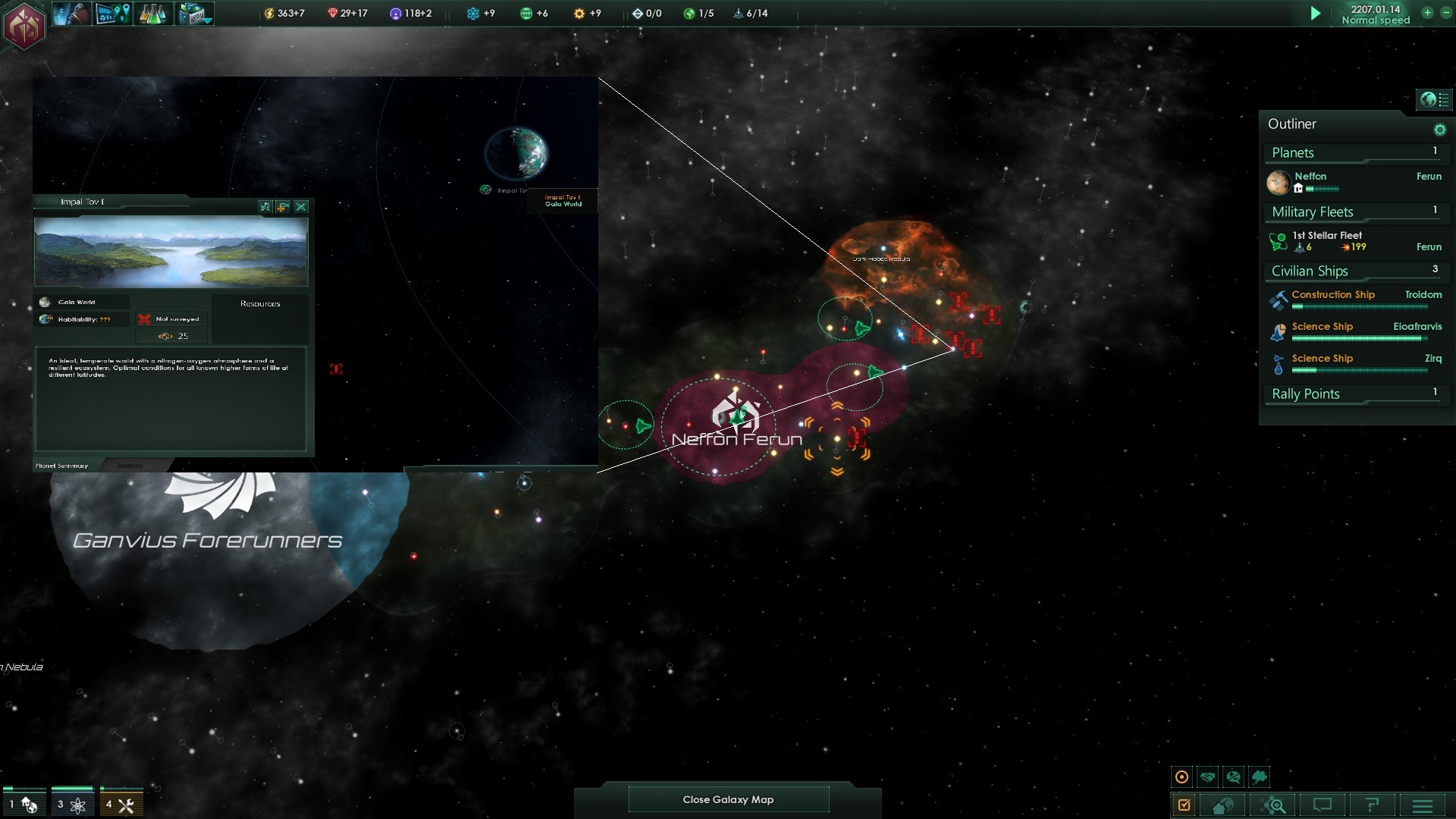Select control group 3 science ship
The image size is (1456, 819).
click(x=71, y=805)
